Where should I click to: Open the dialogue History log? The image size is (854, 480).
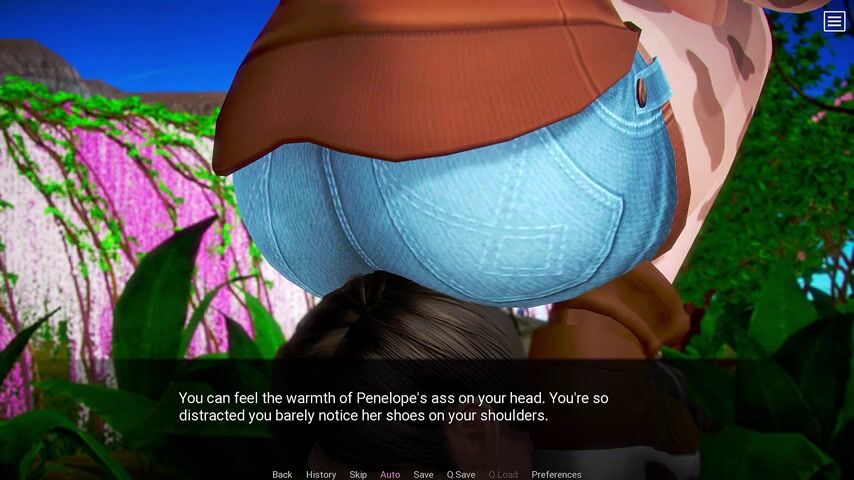(321, 475)
